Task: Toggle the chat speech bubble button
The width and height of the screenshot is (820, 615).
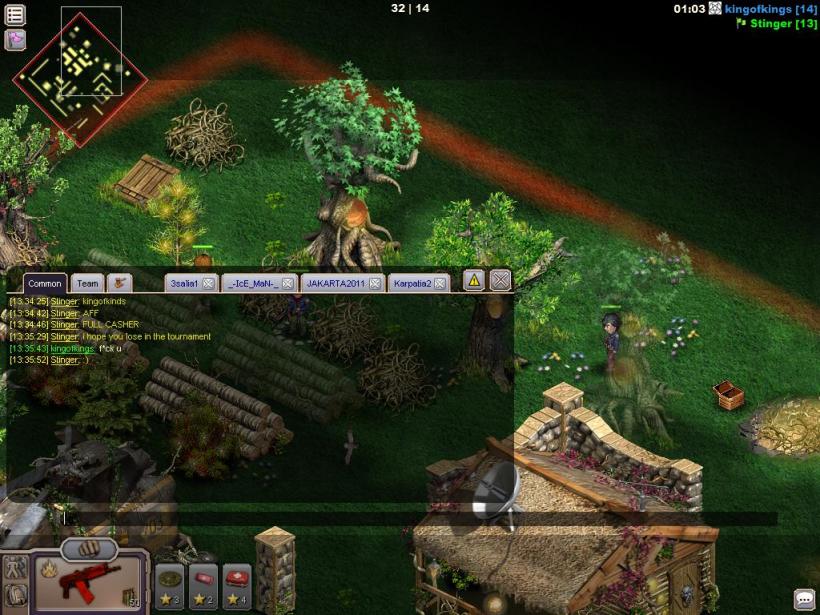Action: (x=804, y=600)
